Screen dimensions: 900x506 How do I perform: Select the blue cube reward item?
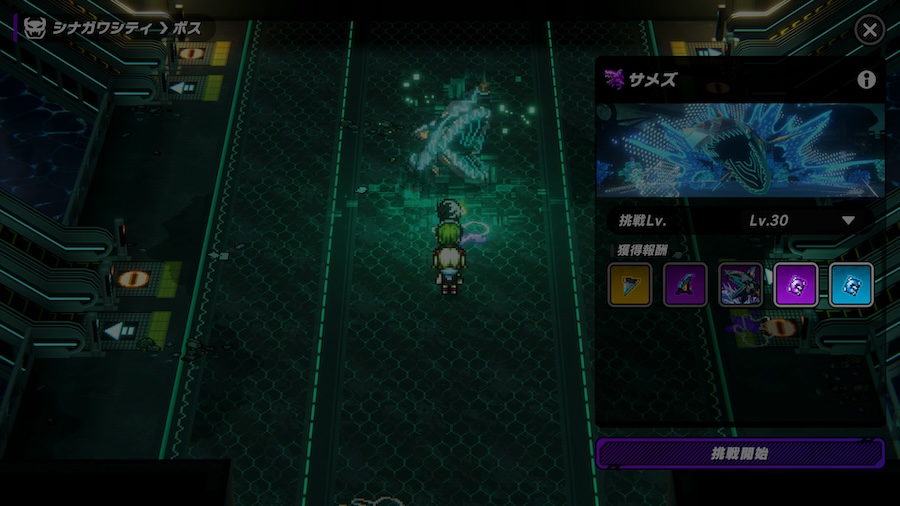coord(851,285)
